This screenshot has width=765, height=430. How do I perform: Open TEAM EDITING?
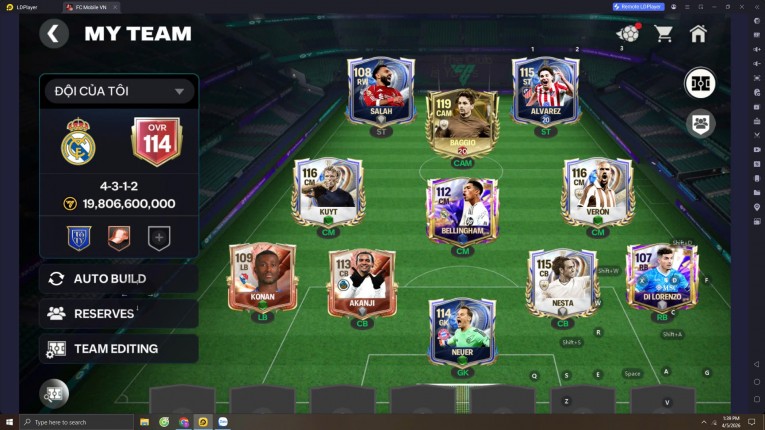pyautogui.click(x=118, y=349)
